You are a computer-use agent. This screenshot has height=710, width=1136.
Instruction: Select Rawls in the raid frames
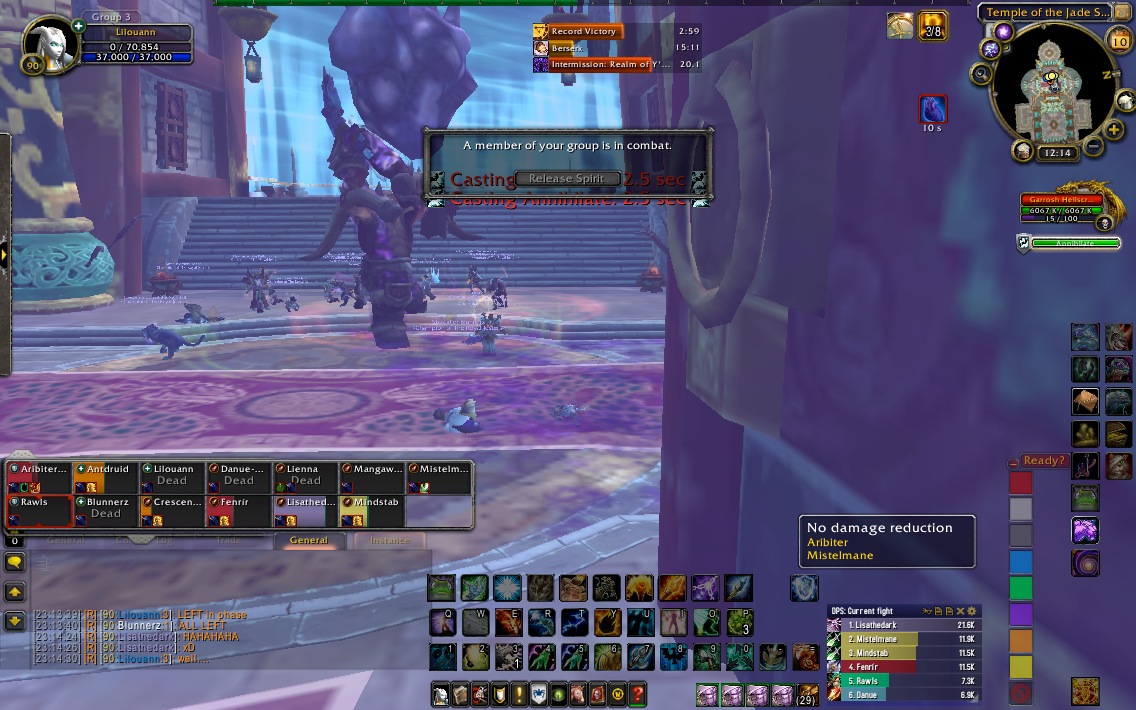tap(40, 509)
